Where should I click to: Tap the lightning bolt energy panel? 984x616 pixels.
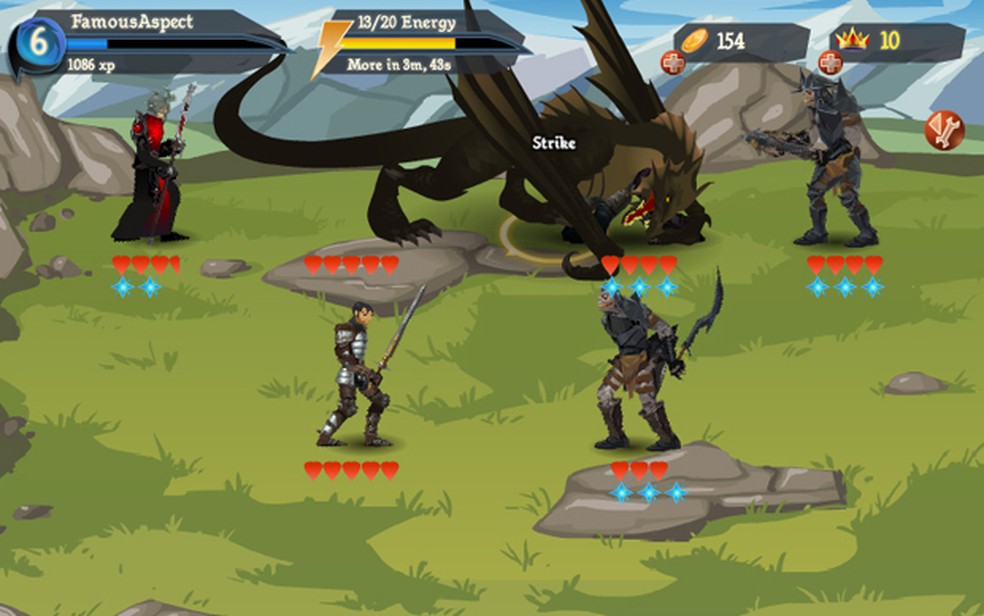pyautogui.click(x=420, y=43)
